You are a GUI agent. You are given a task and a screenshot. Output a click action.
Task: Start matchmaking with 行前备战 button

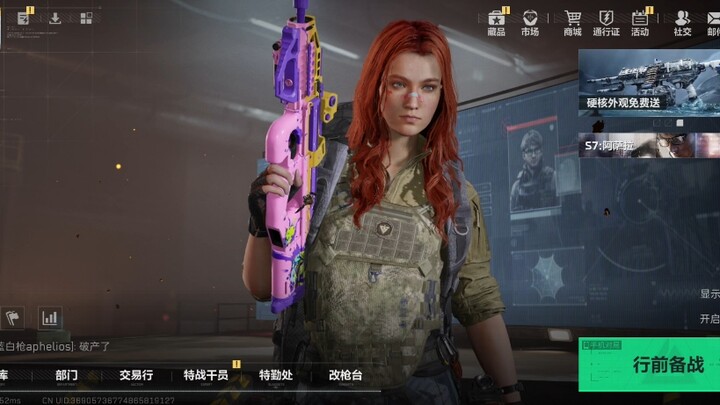coord(650,366)
